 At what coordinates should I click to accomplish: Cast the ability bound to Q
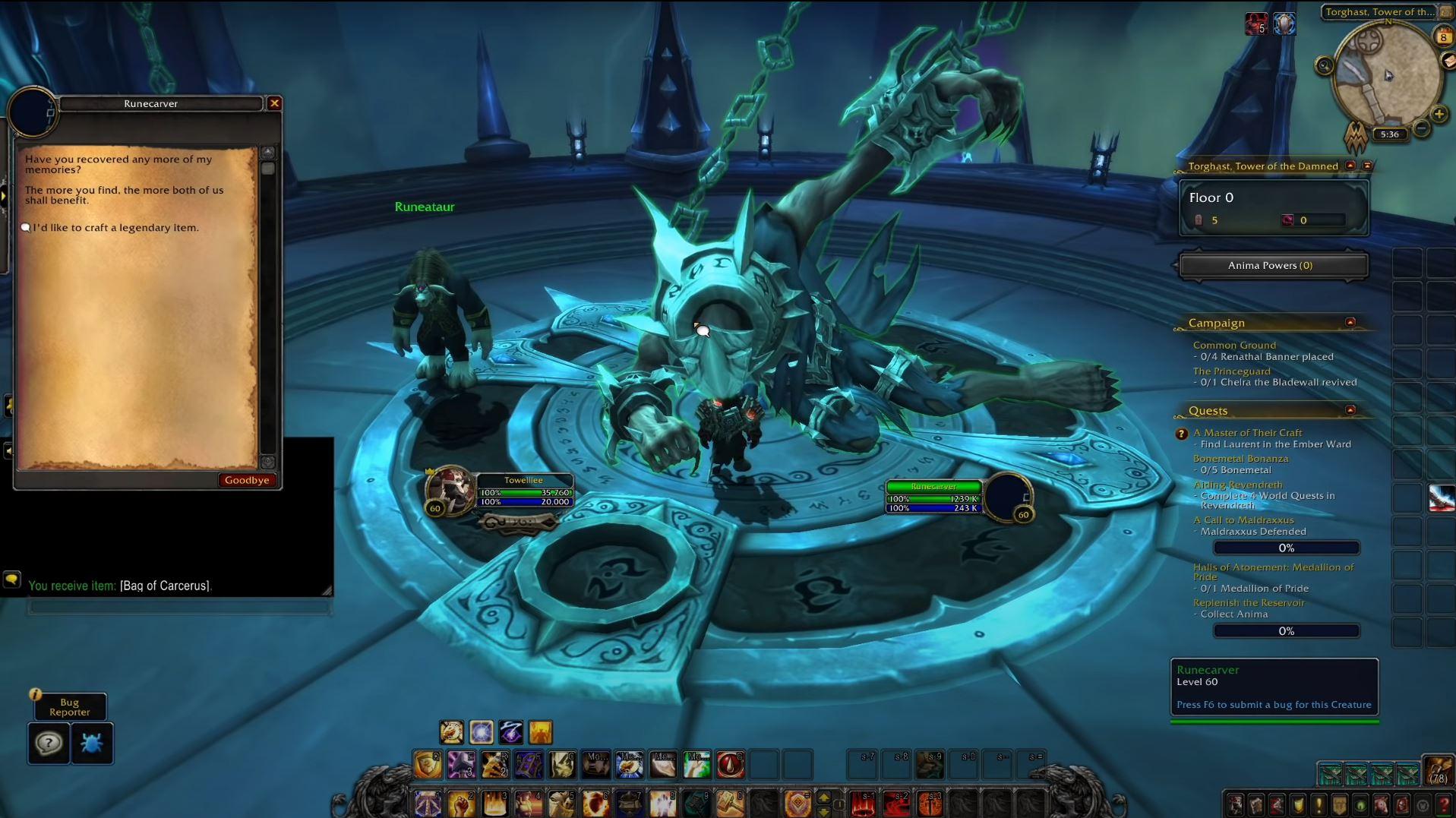pos(428,765)
